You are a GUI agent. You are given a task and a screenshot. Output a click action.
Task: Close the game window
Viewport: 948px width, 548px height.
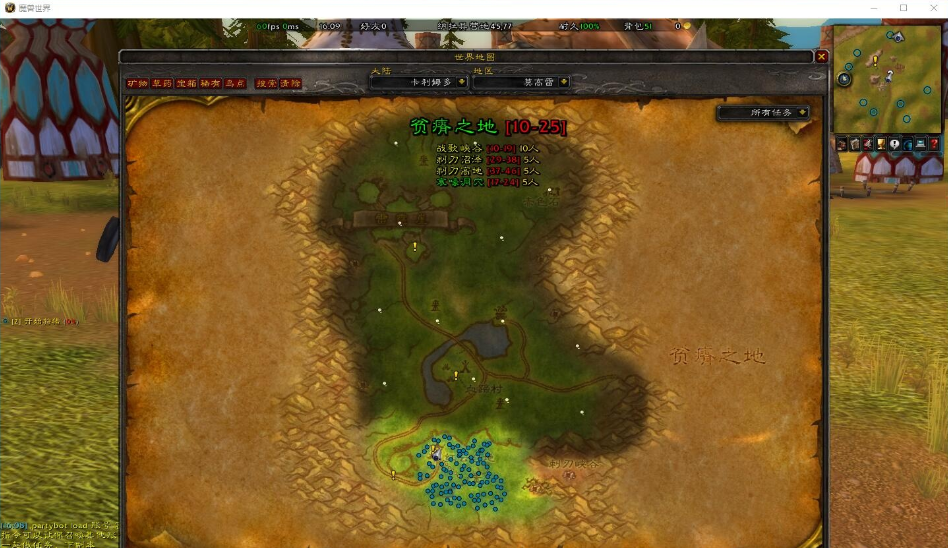931,8
